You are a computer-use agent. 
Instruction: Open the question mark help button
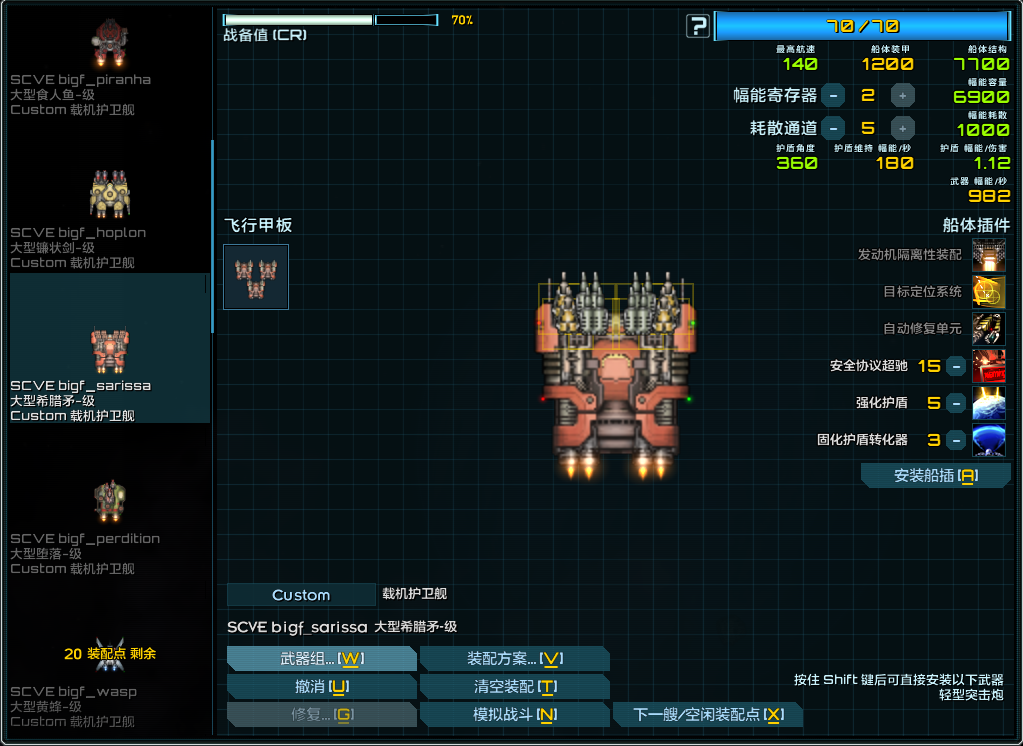698,26
